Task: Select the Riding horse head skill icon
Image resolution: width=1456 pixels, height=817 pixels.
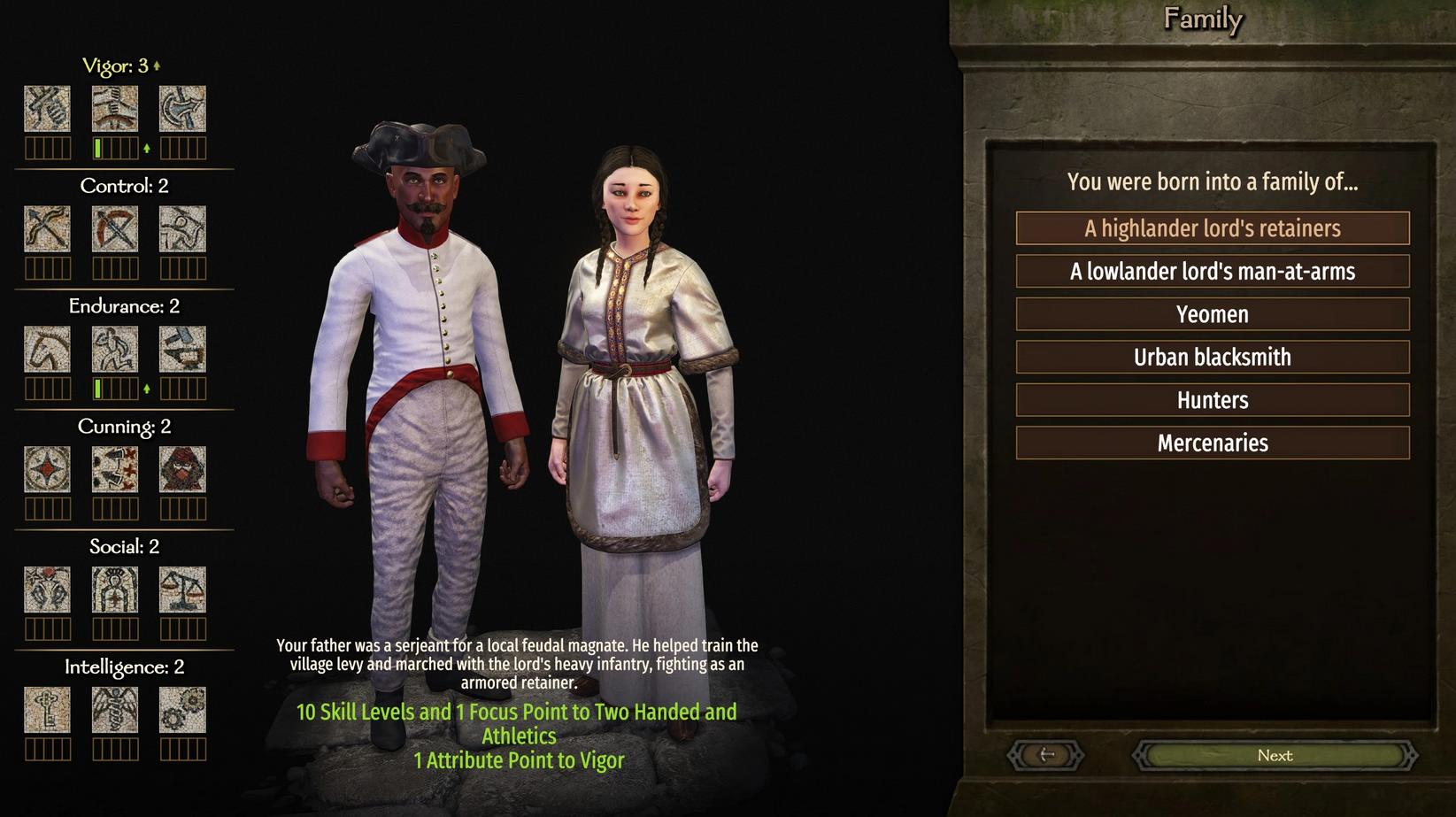Action: click(x=47, y=350)
